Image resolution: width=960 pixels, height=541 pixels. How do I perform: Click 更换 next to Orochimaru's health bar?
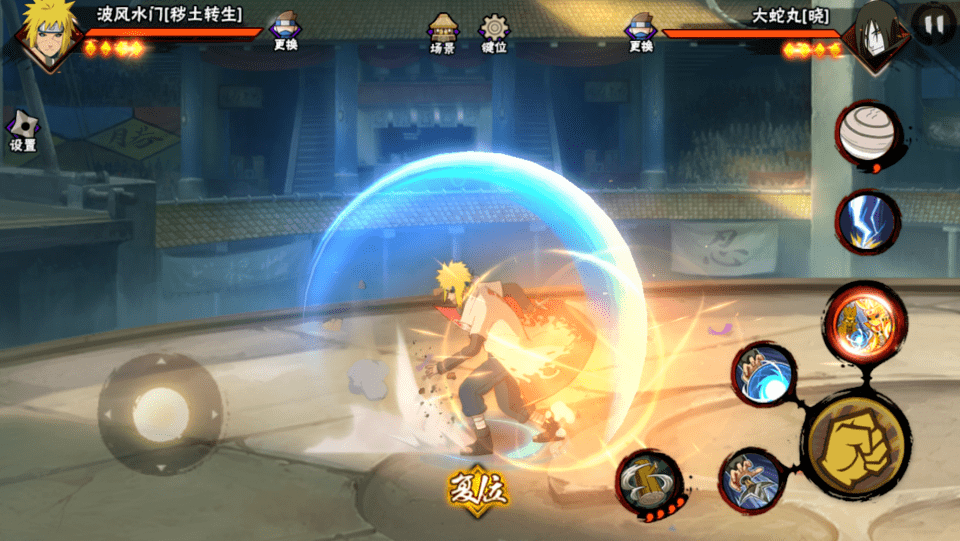pyautogui.click(x=641, y=33)
